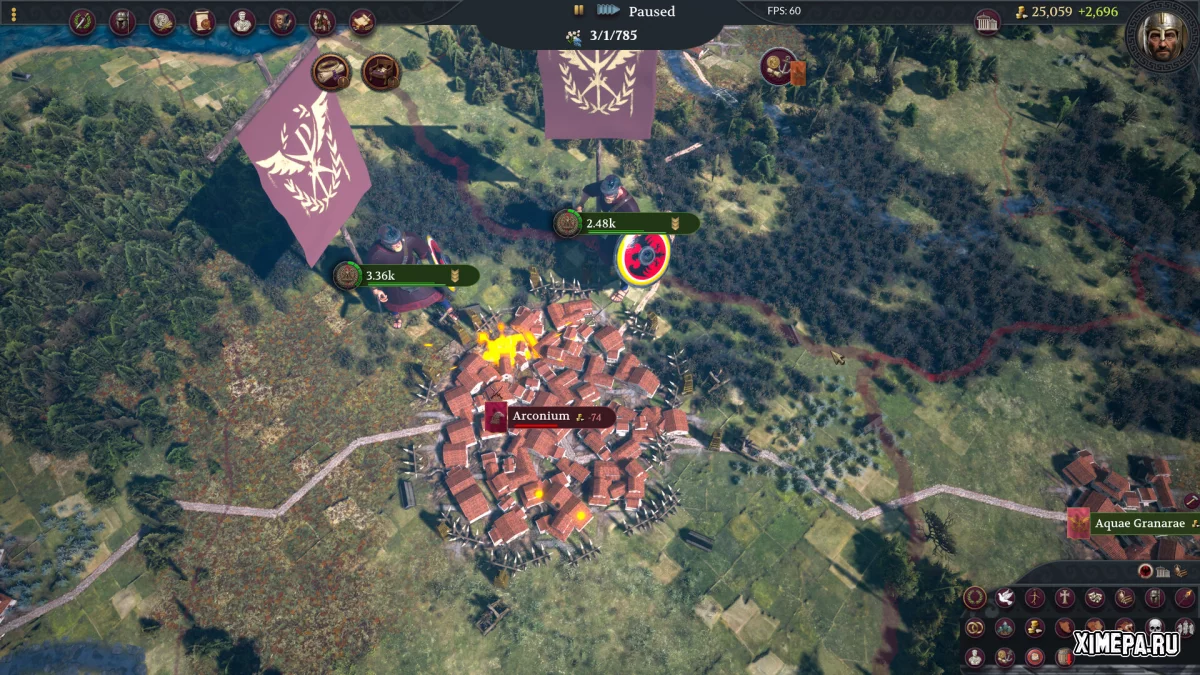This screenshot has height=675, width=1200.
Task: Toggle the game pause button
Action: [578, 11]
